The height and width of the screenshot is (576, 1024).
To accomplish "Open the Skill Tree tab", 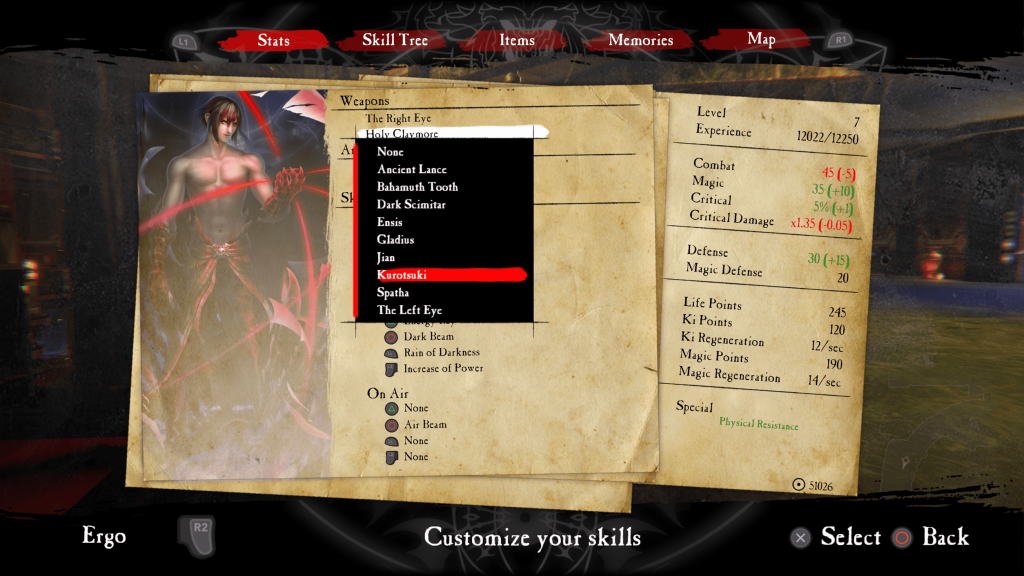I will [395, 41].
